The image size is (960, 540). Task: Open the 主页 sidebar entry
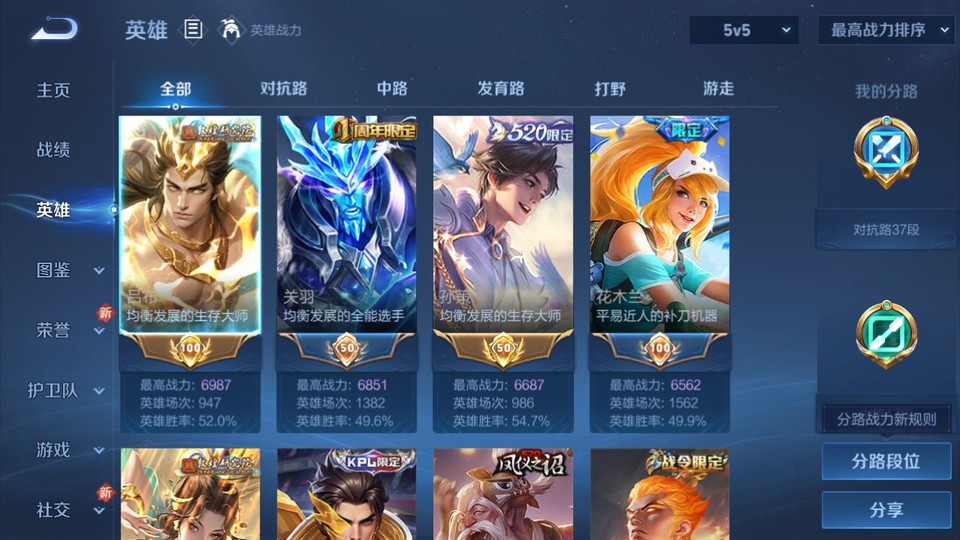54,90
